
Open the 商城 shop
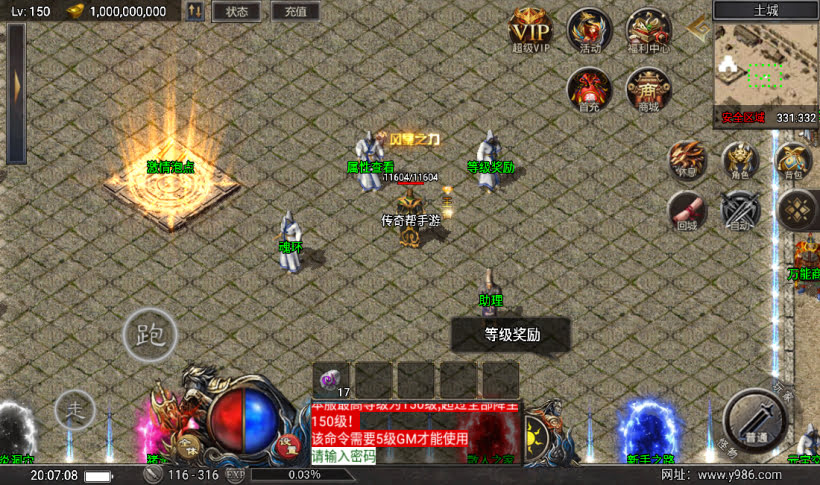pos(647,88)
